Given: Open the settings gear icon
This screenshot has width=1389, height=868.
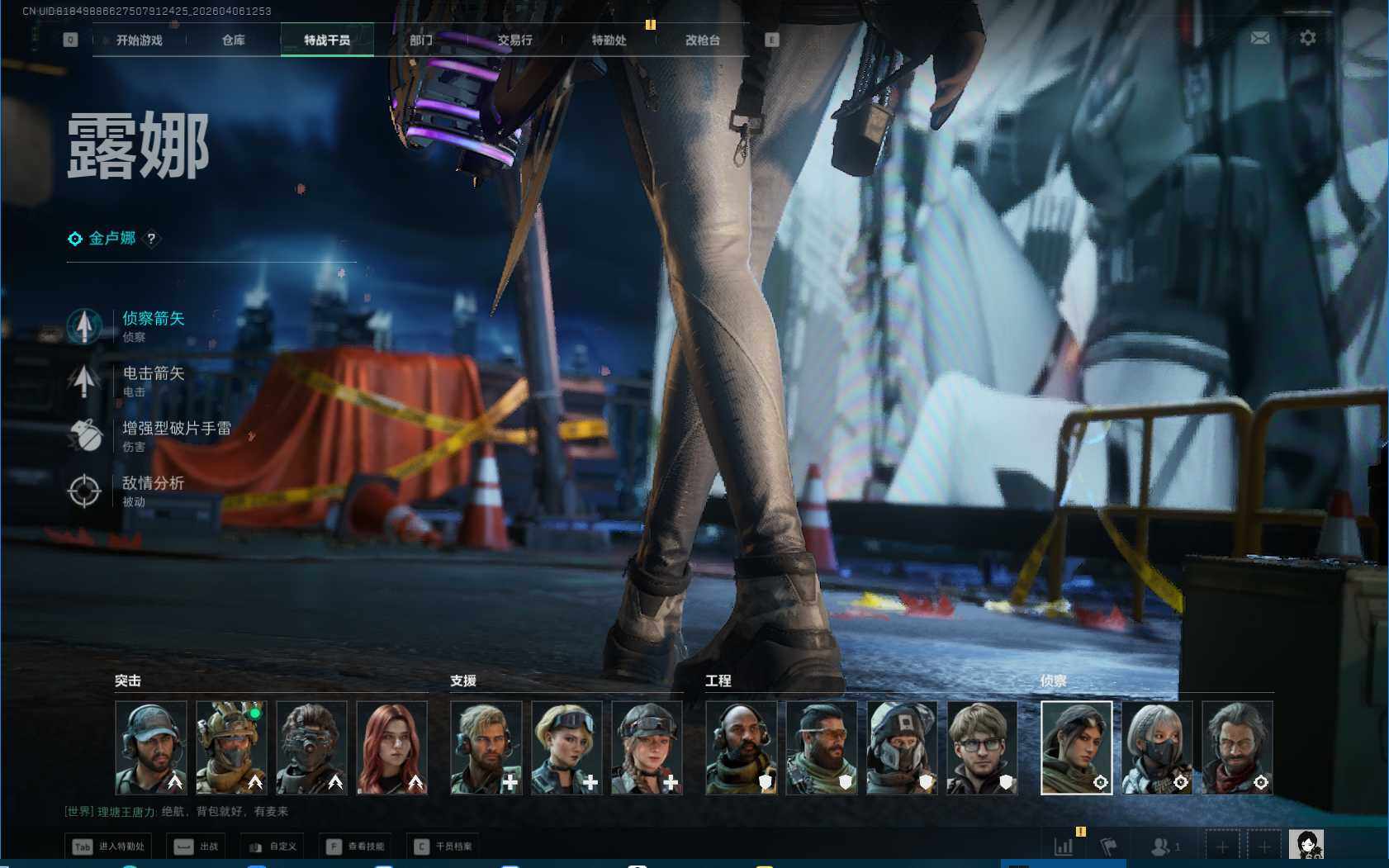Looking at the screenshot, I should click(x=1308, y=38).
